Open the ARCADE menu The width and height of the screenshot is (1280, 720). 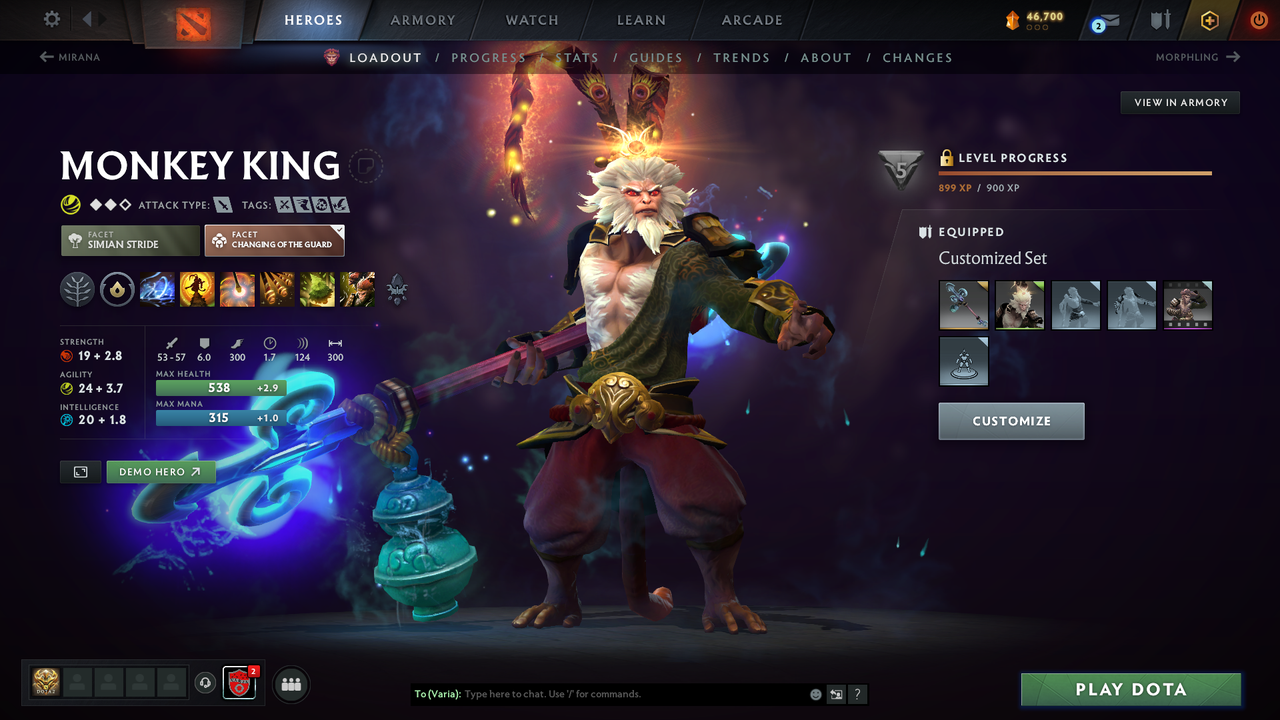[751, 19]
